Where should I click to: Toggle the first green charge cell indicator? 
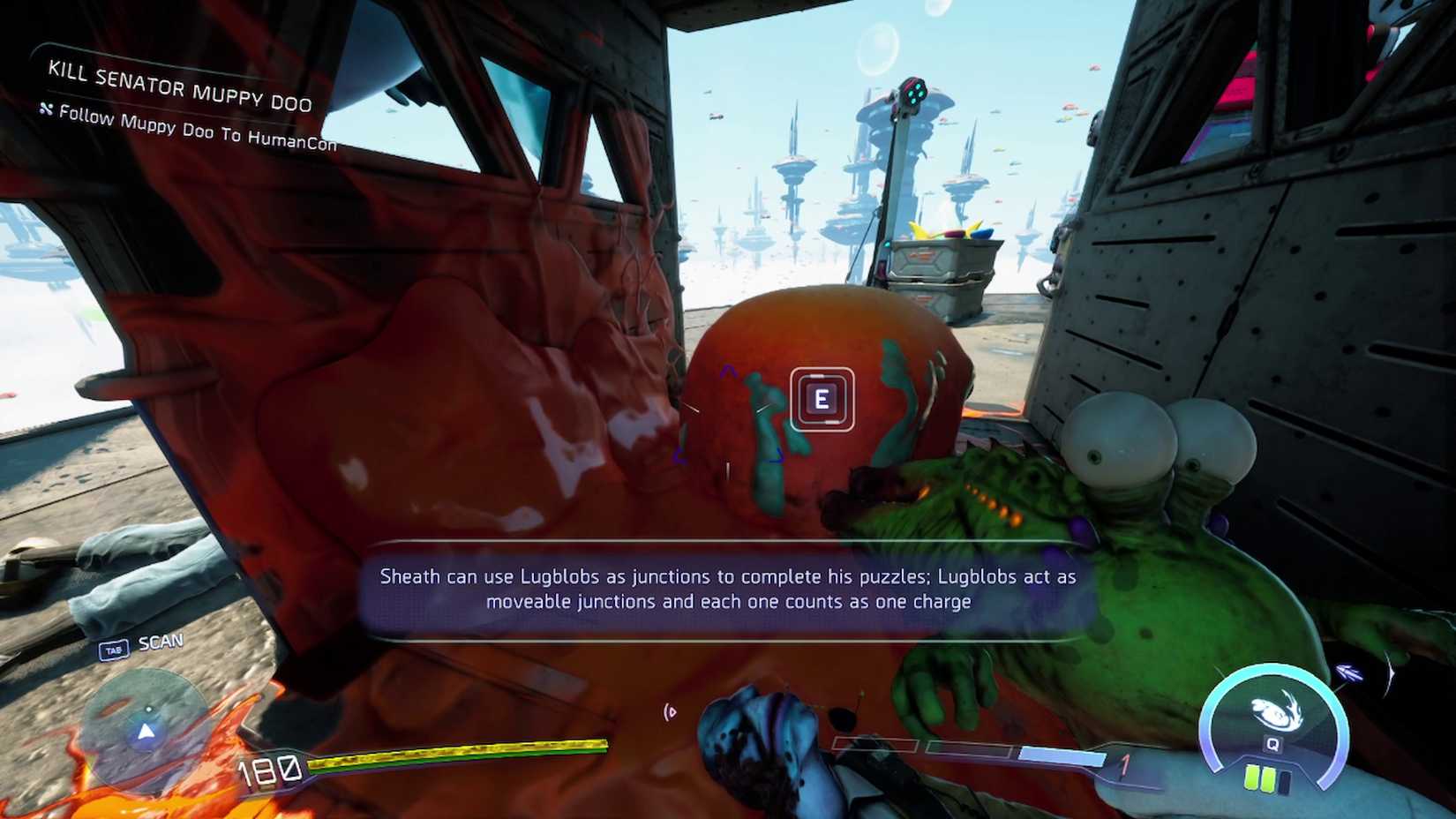tap(1251, 778)
